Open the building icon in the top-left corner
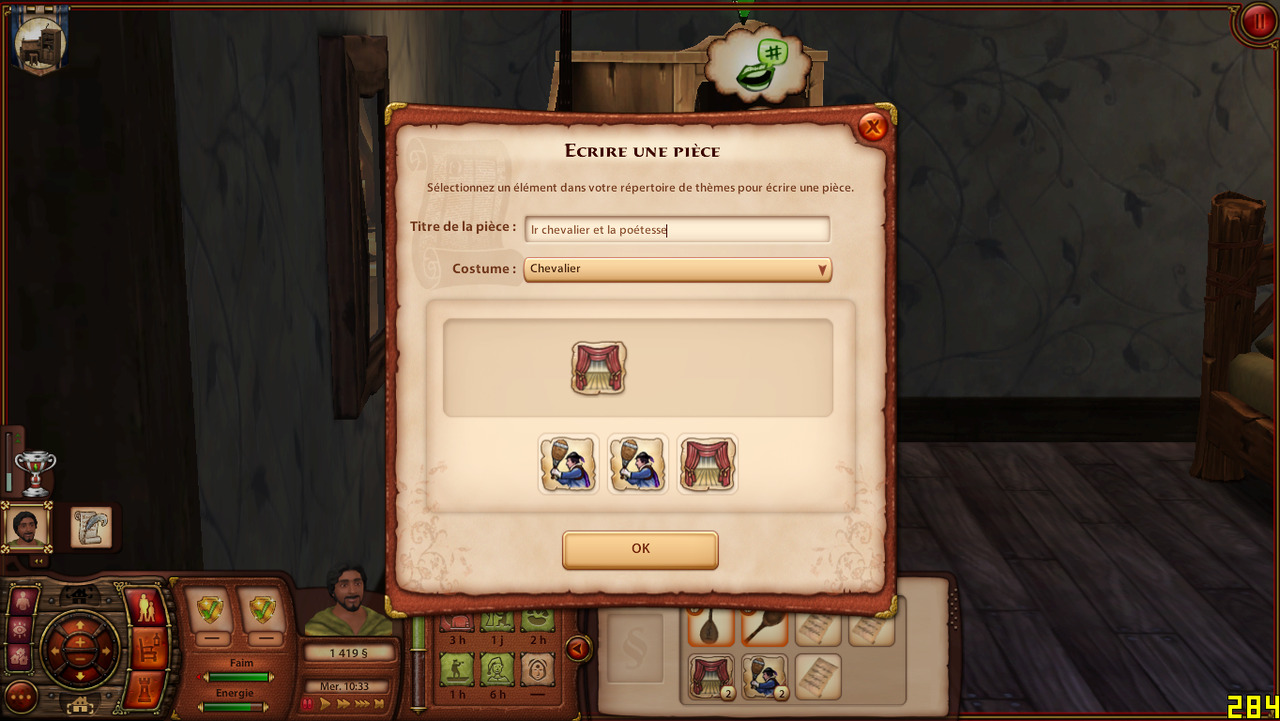This screenshot has height=721, width=1280. [40, 43]
